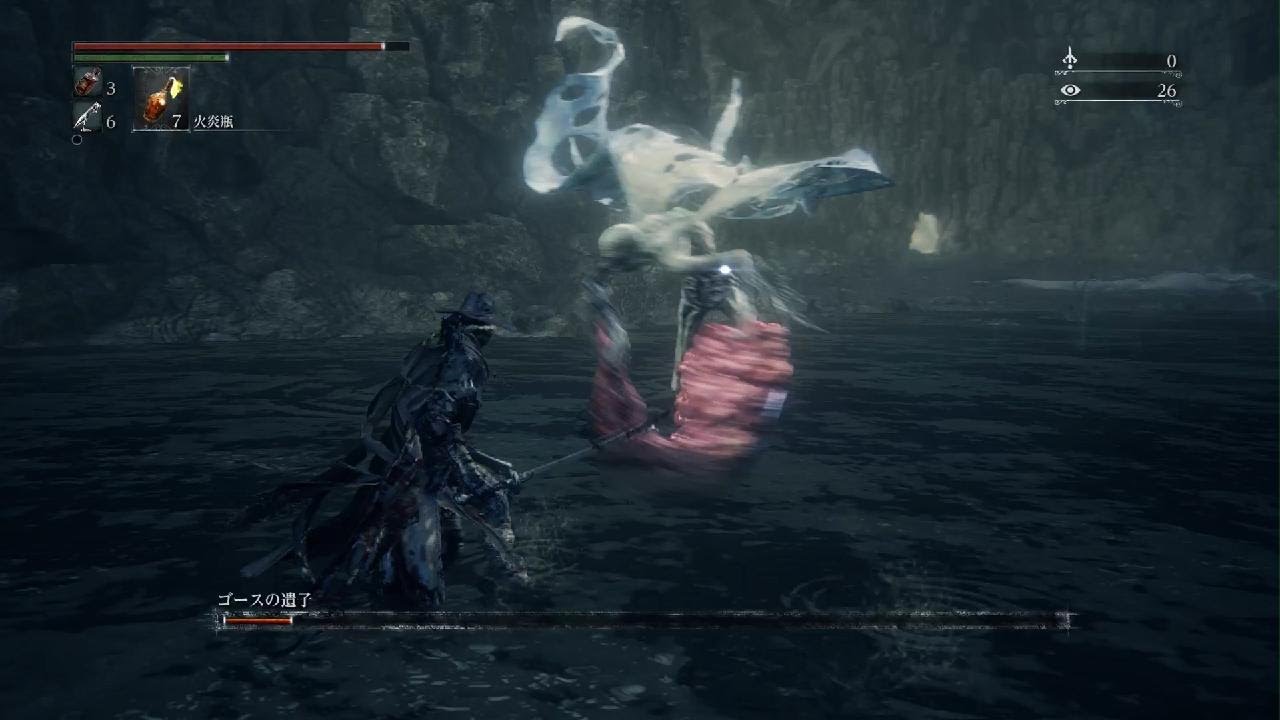1280x720 pixels.
Task: Click the number 6 beside the bullets
Action: pos(110,121)
